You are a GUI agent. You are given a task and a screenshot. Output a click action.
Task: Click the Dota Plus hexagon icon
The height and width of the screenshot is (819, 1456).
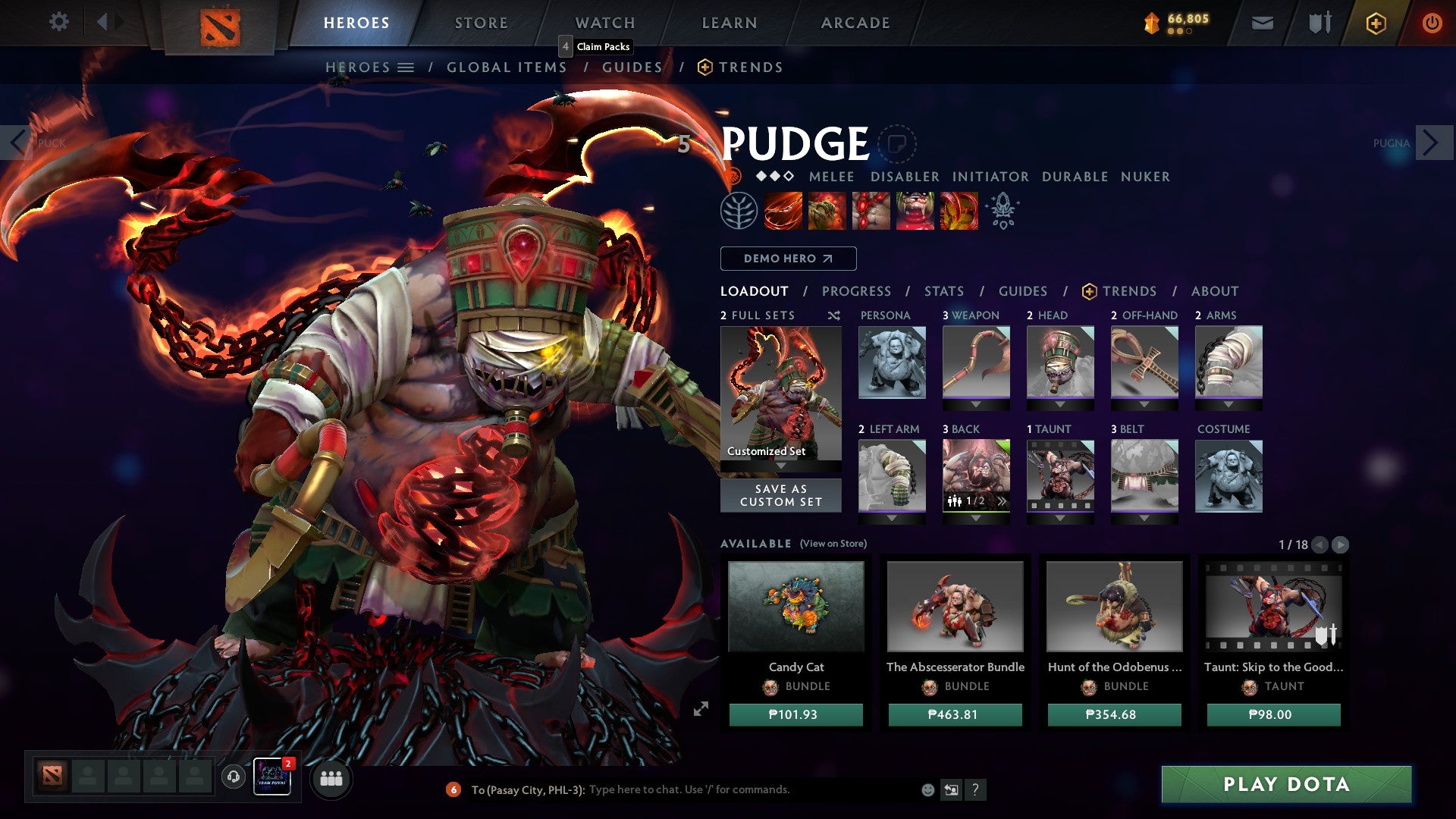[x=1376, y=24]
